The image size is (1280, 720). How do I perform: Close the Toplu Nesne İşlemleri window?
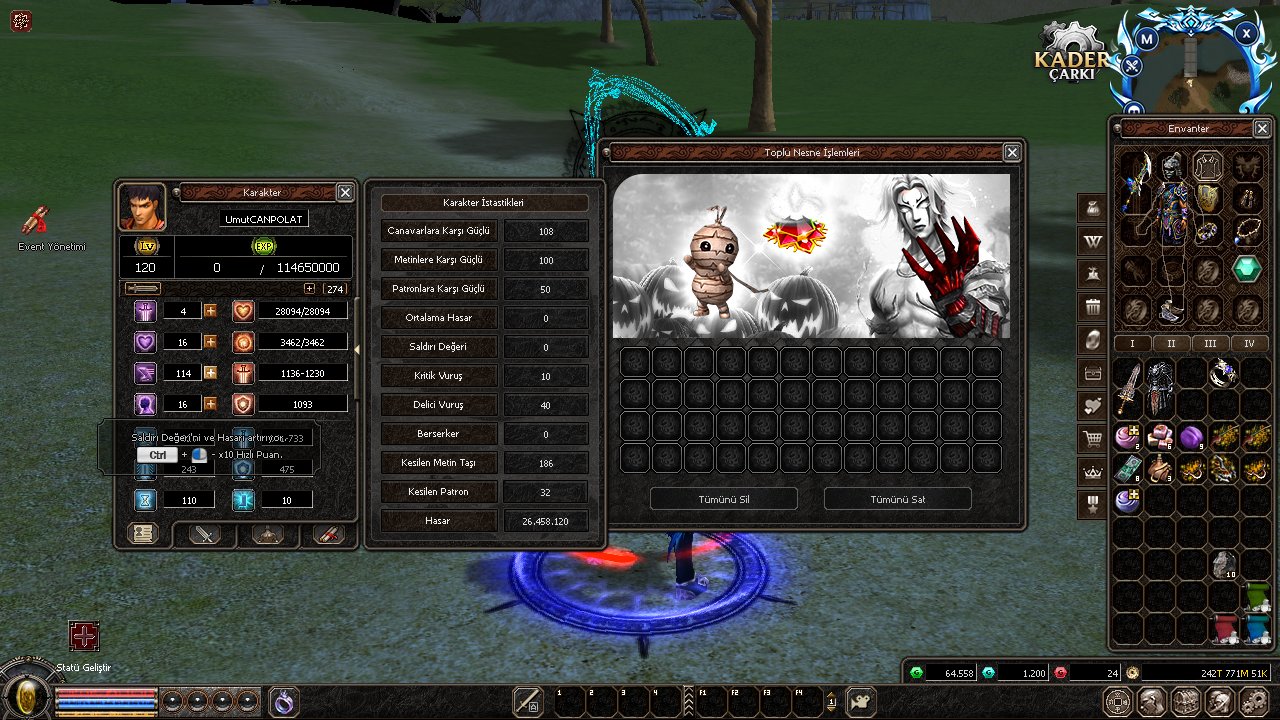click(1012, 152)
